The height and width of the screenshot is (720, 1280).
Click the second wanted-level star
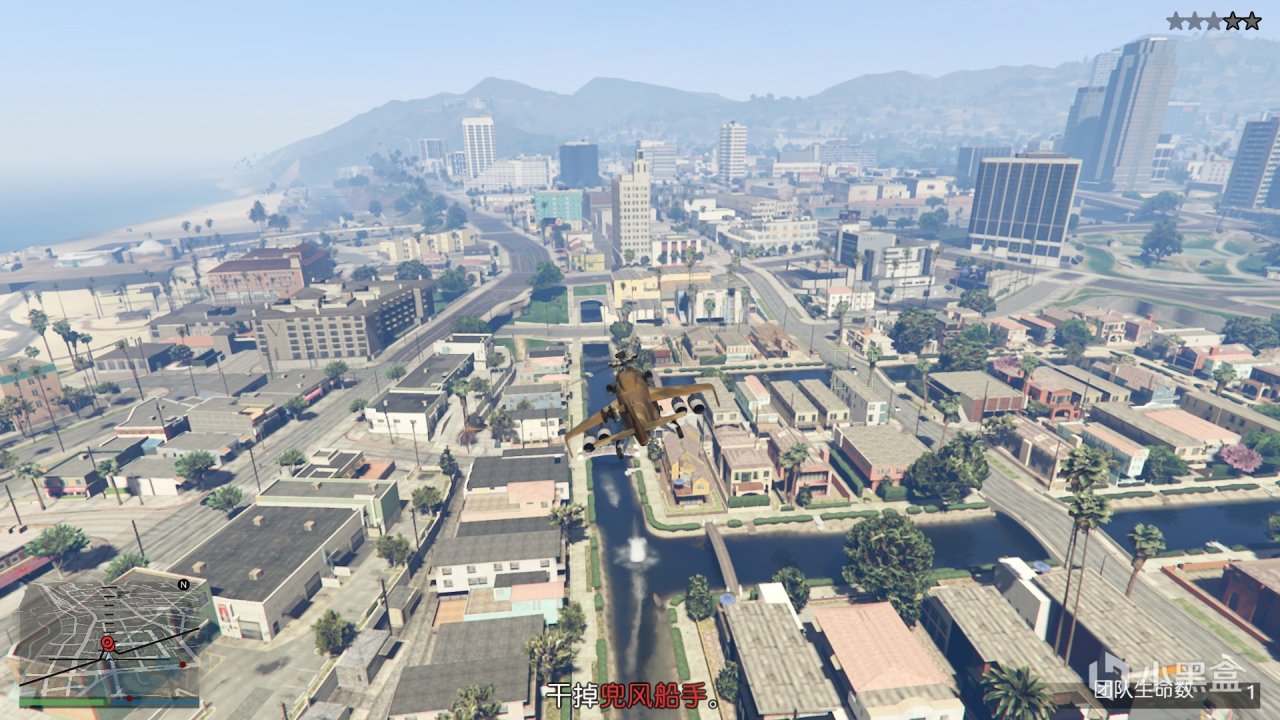click(x=1195, y=20)
